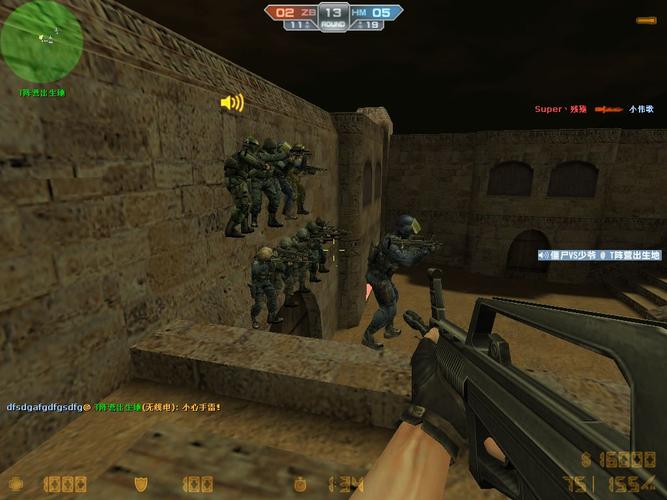Select the yellow speaker voice icon
This screenshot has width=667, height=500.
pos(232,102)
